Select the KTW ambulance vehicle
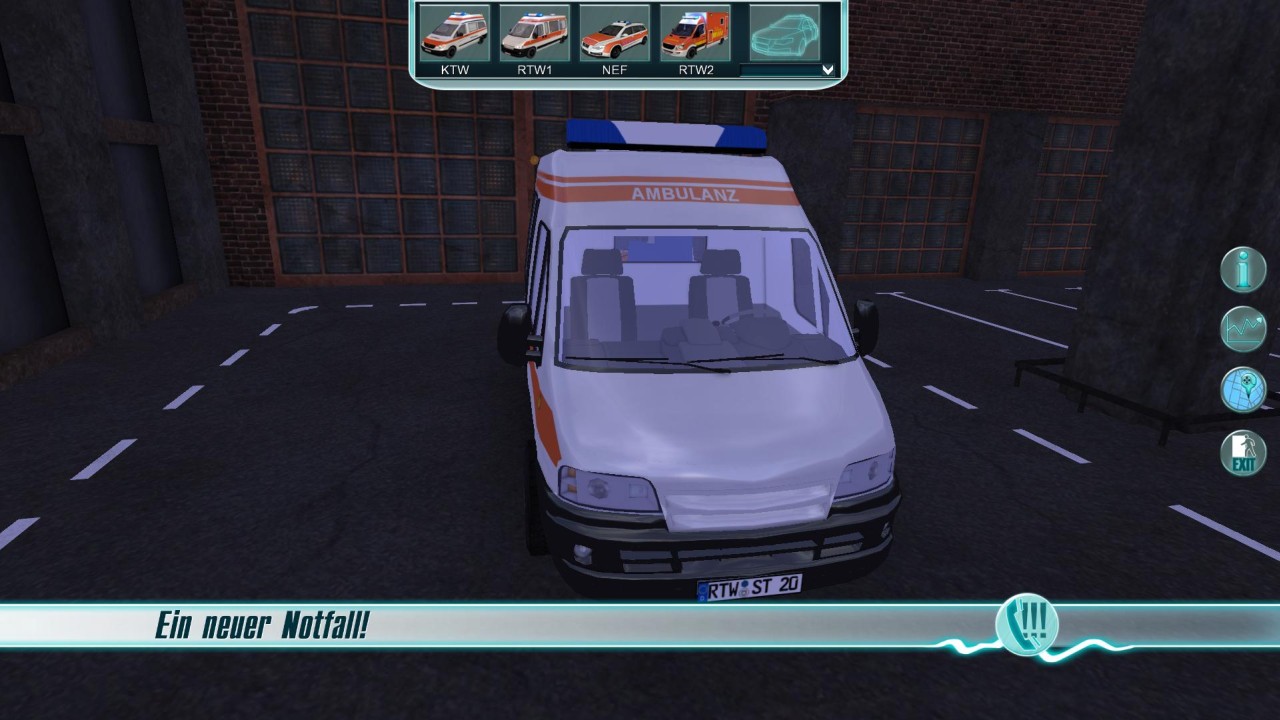The width and height of the screenshot is (1280, 720). [454, 35]
